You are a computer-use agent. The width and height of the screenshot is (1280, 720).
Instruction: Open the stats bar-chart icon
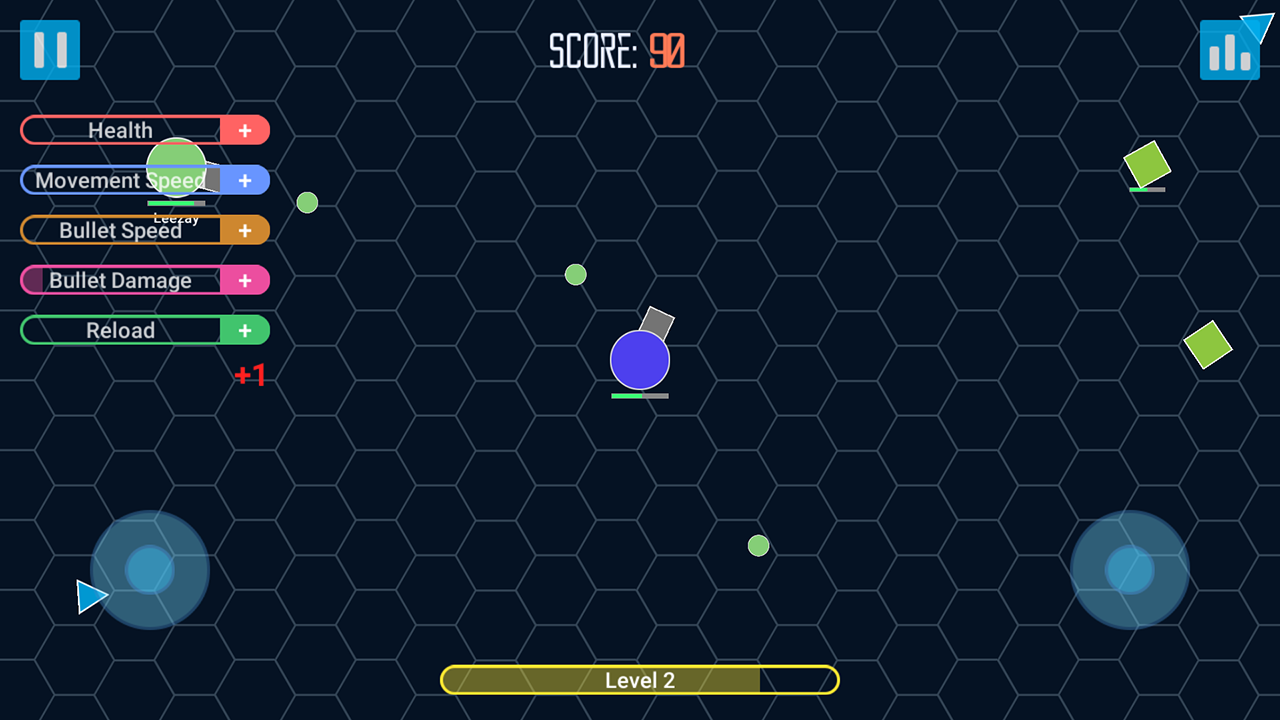[1229, 49]
